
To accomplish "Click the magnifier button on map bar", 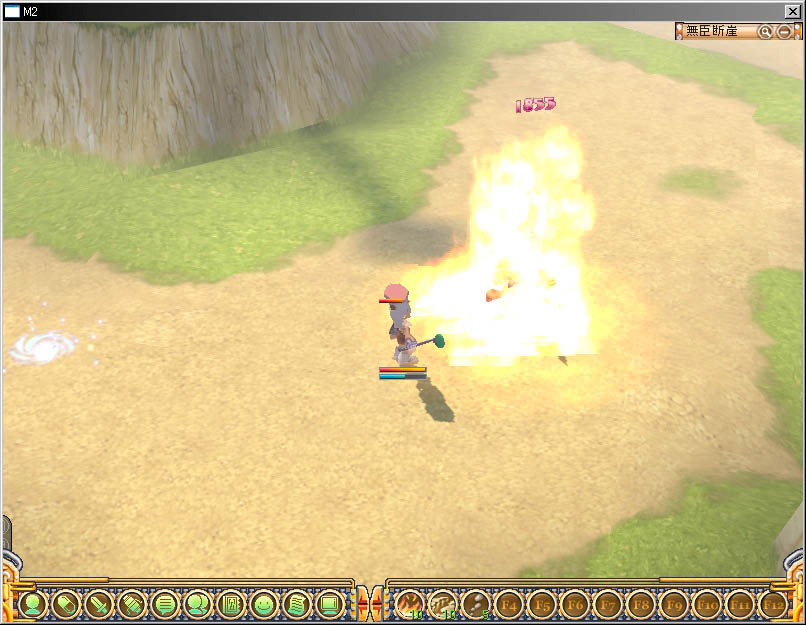I will coord(765,32).
